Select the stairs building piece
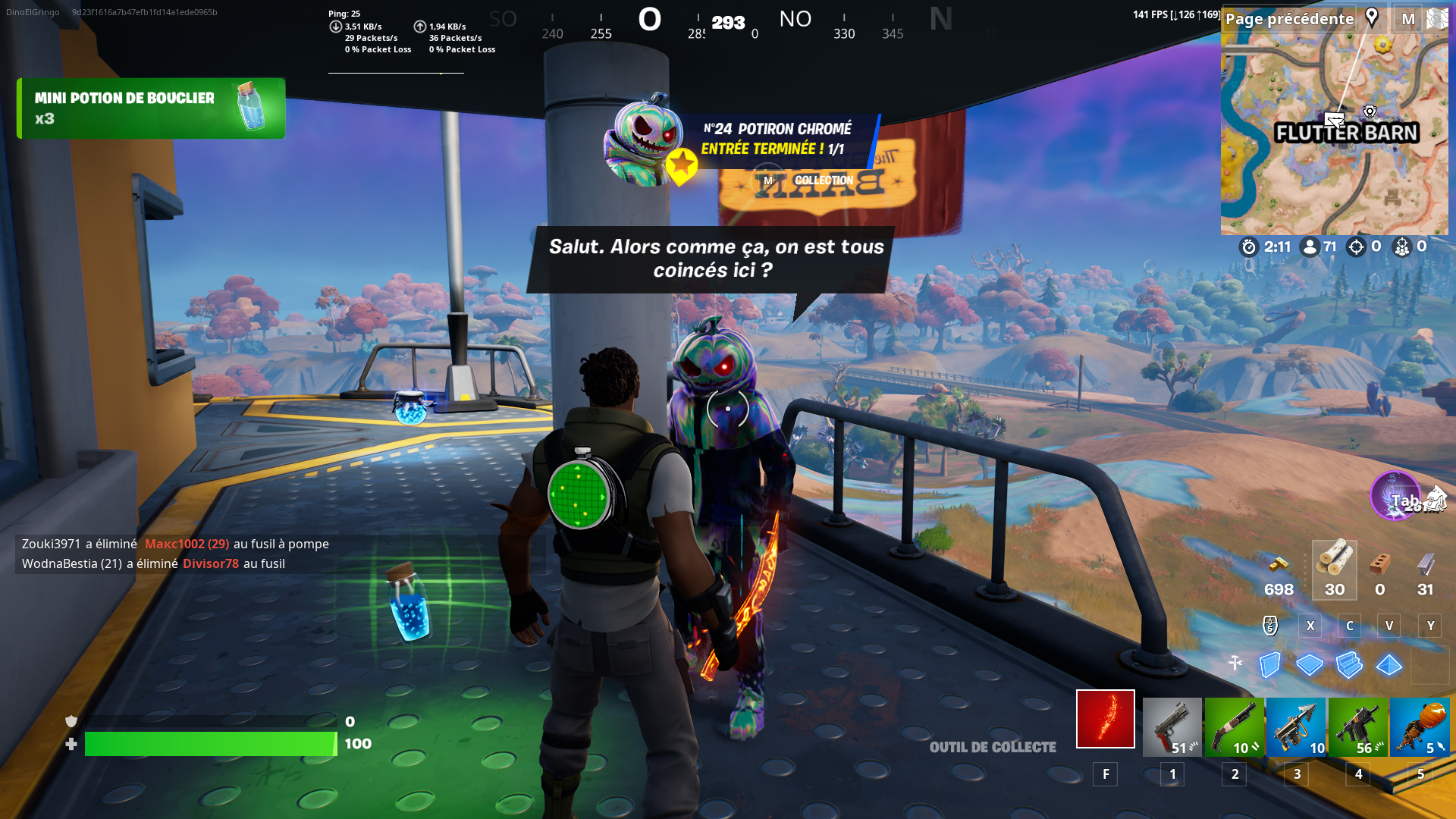The width and height of the screenshot is (1456, 819). 1350,665
